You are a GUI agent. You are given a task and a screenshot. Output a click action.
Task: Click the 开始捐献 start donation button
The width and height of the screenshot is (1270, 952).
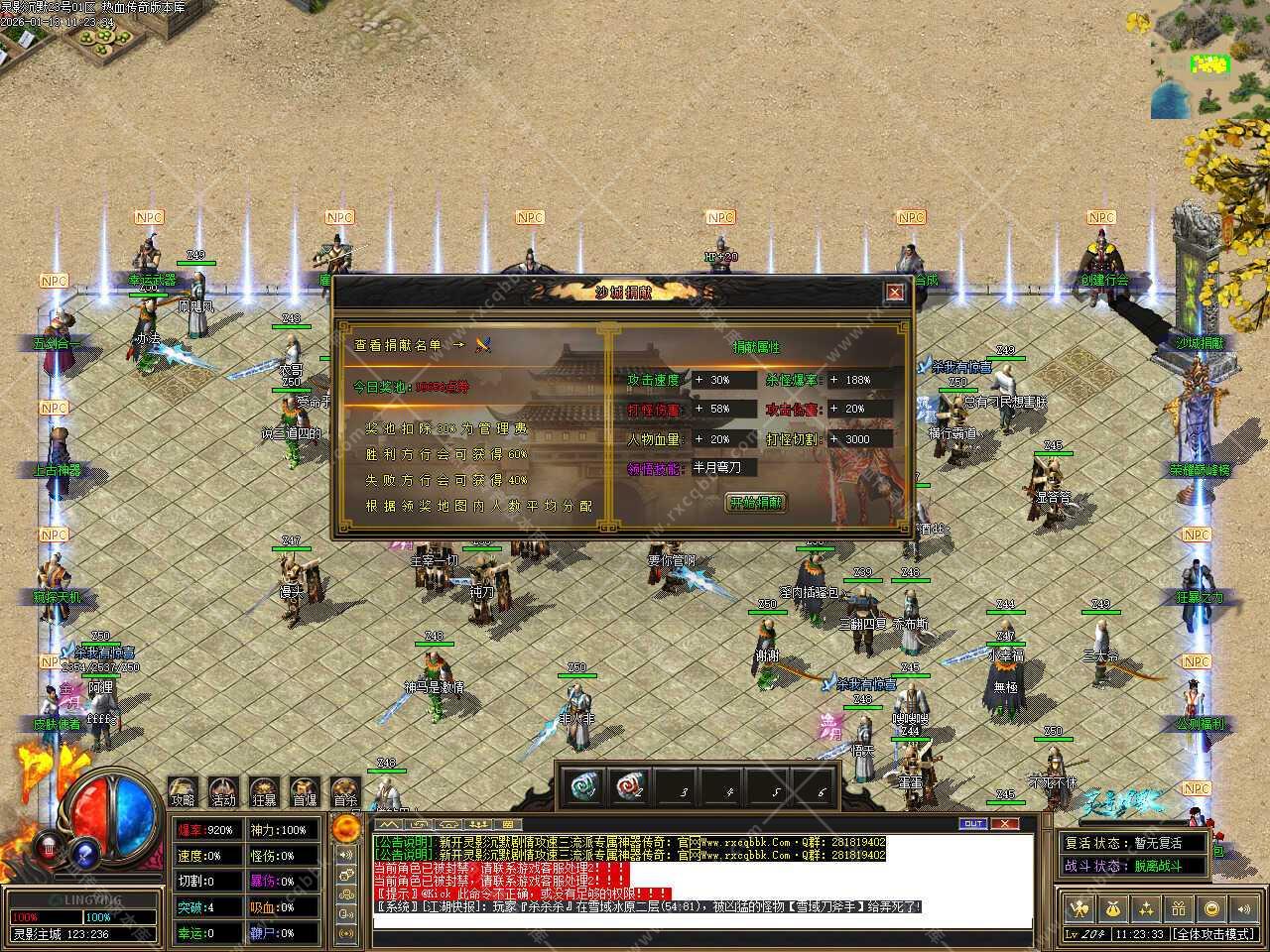pyautogui.click(x=756, y=503)
